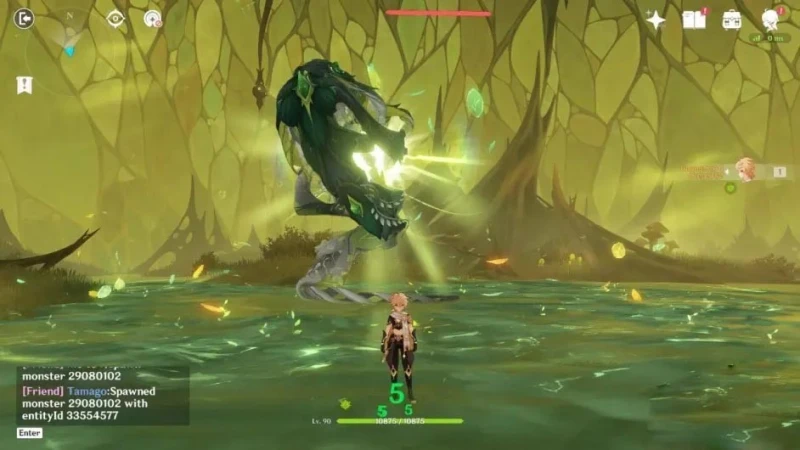The width and height of the screenshot is (800, 450).
Task: Open the circular target icon with red badge
Action: pyautogui.click(x=153, y=18)
